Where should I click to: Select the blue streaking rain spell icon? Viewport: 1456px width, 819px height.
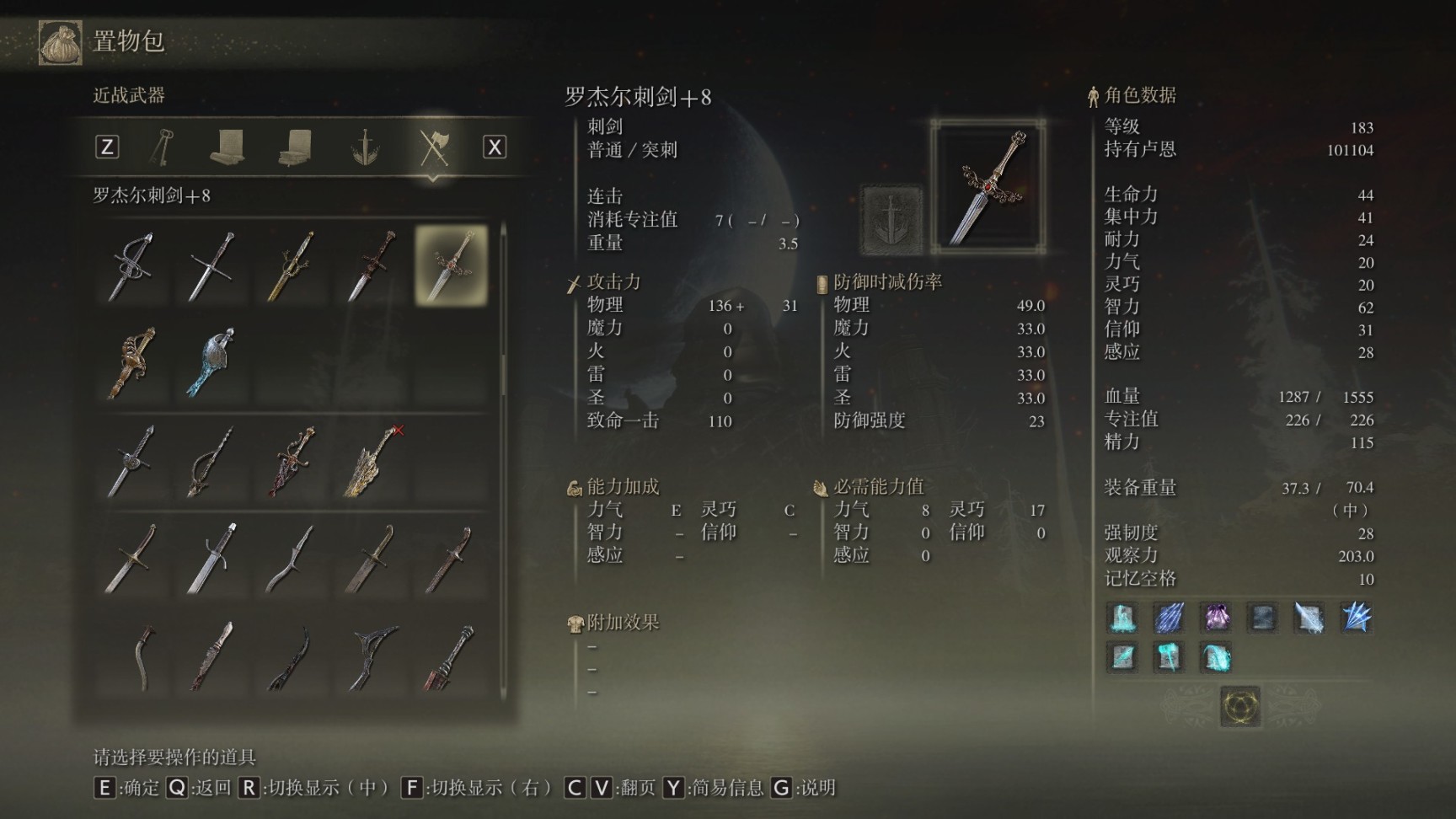1169,618
